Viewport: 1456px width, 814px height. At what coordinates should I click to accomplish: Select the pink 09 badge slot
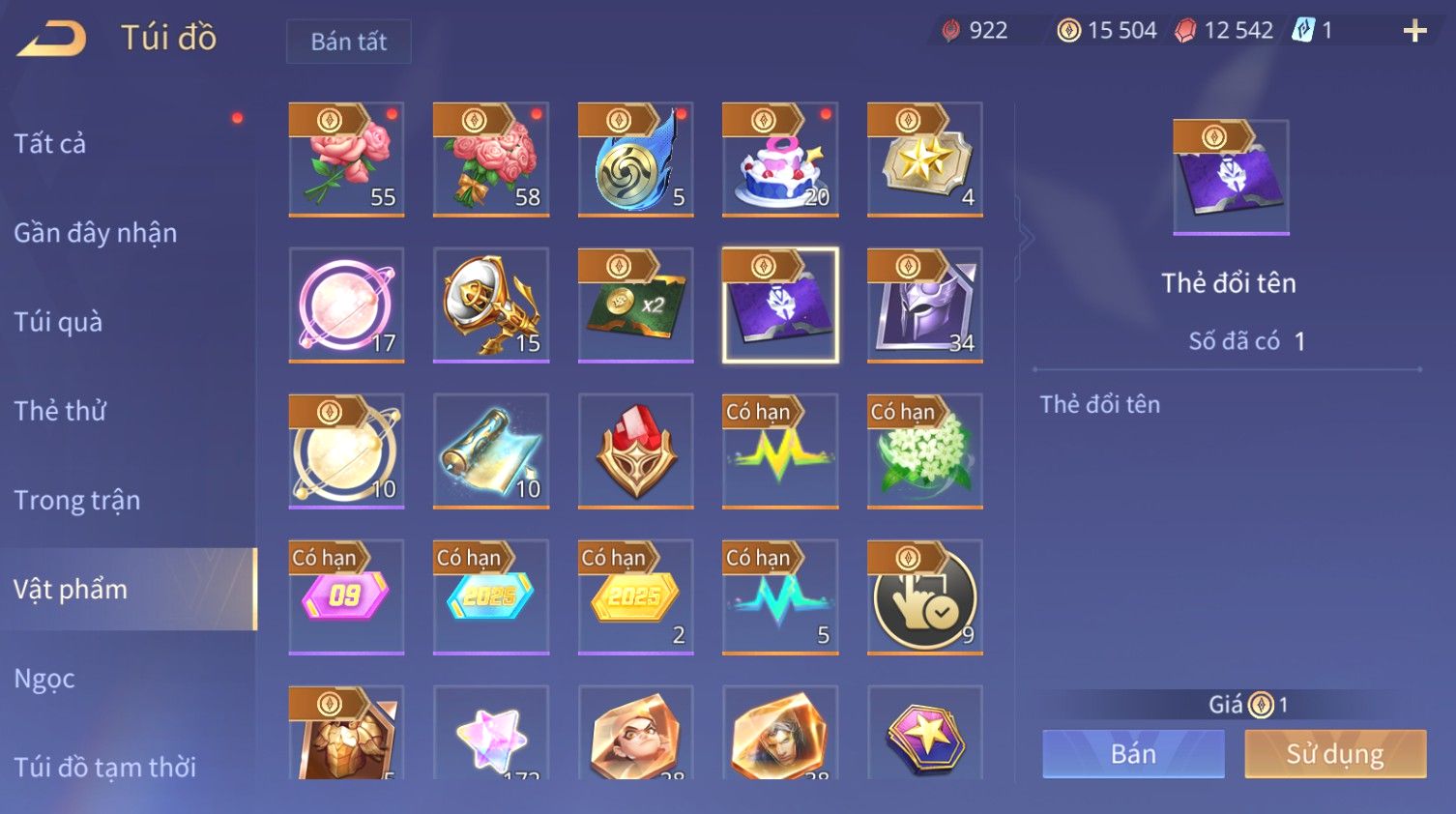click(346, 597)
